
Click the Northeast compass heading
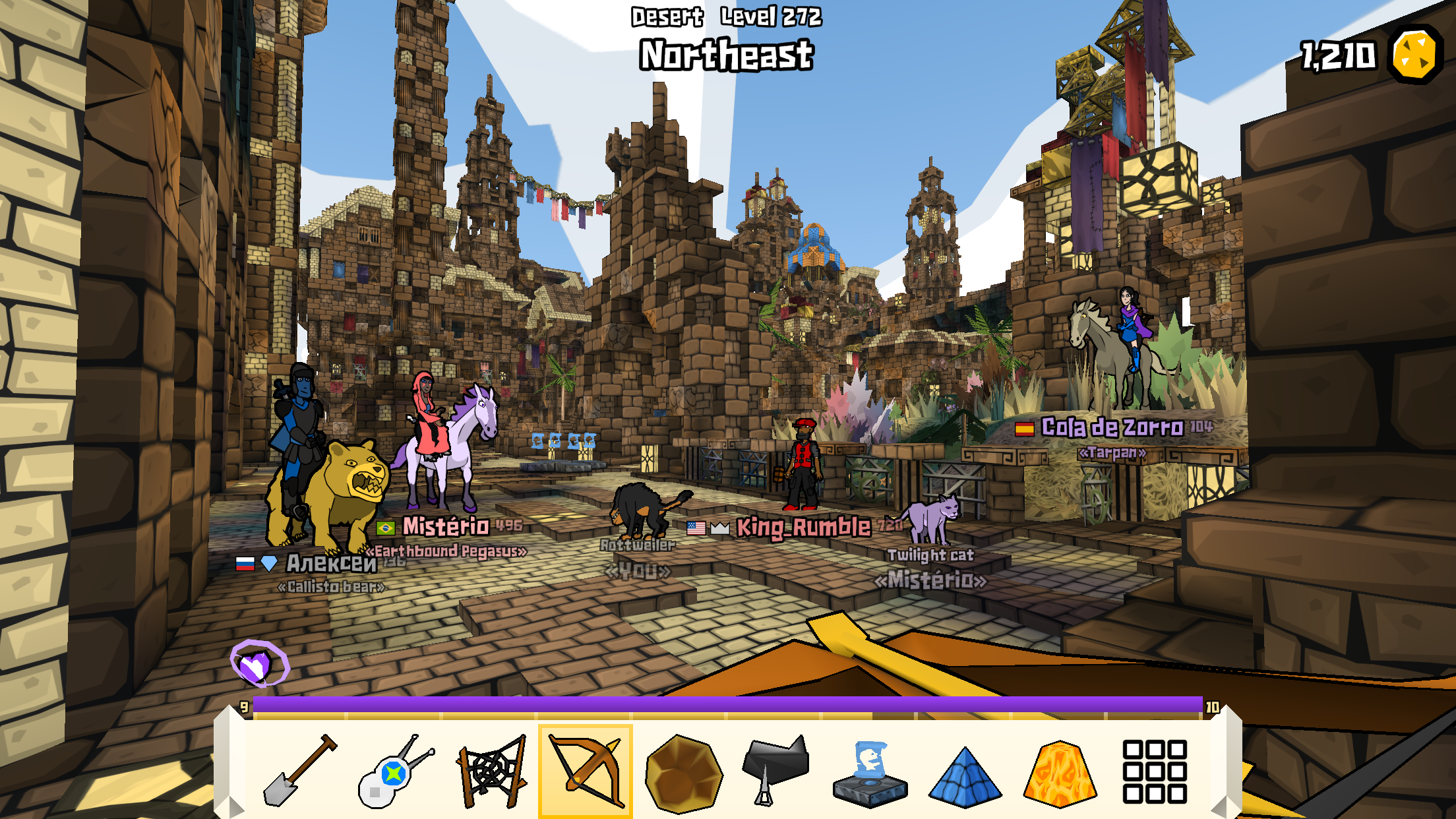click(725, 57)
